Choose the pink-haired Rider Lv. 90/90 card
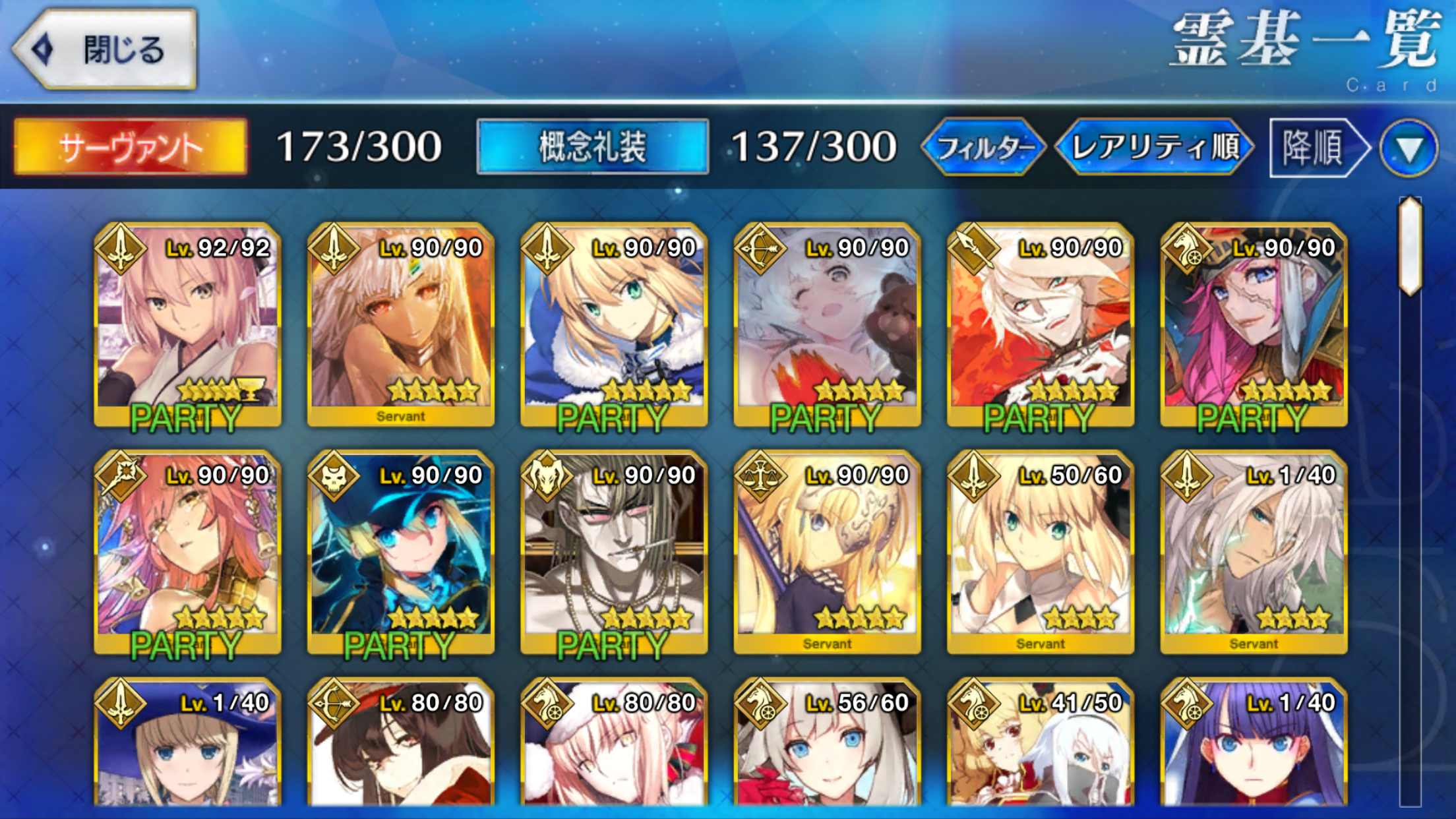1456x819 pixels. tap(1254, 324)
